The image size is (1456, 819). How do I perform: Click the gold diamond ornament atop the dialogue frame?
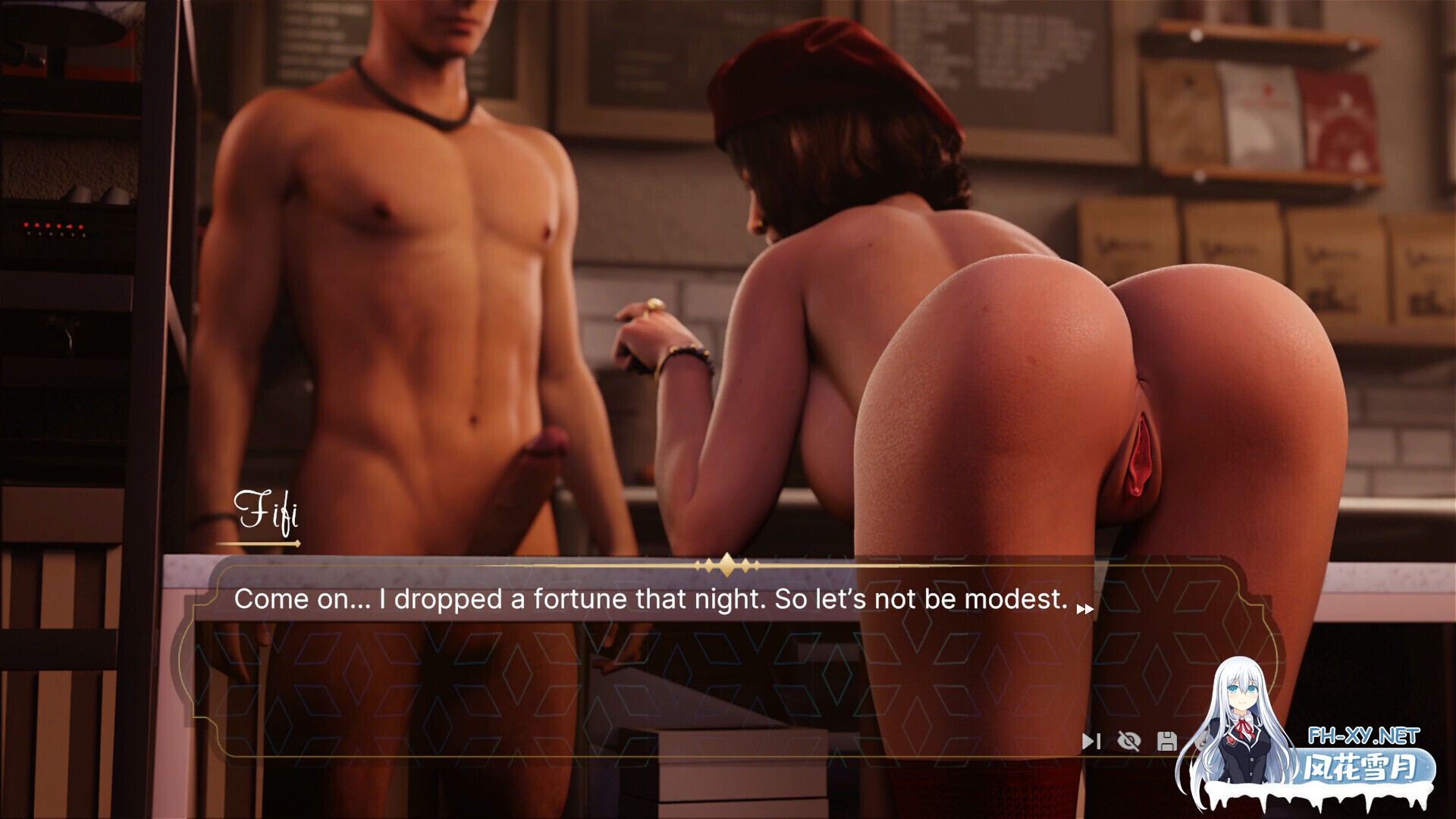click(x=728, y=565)
